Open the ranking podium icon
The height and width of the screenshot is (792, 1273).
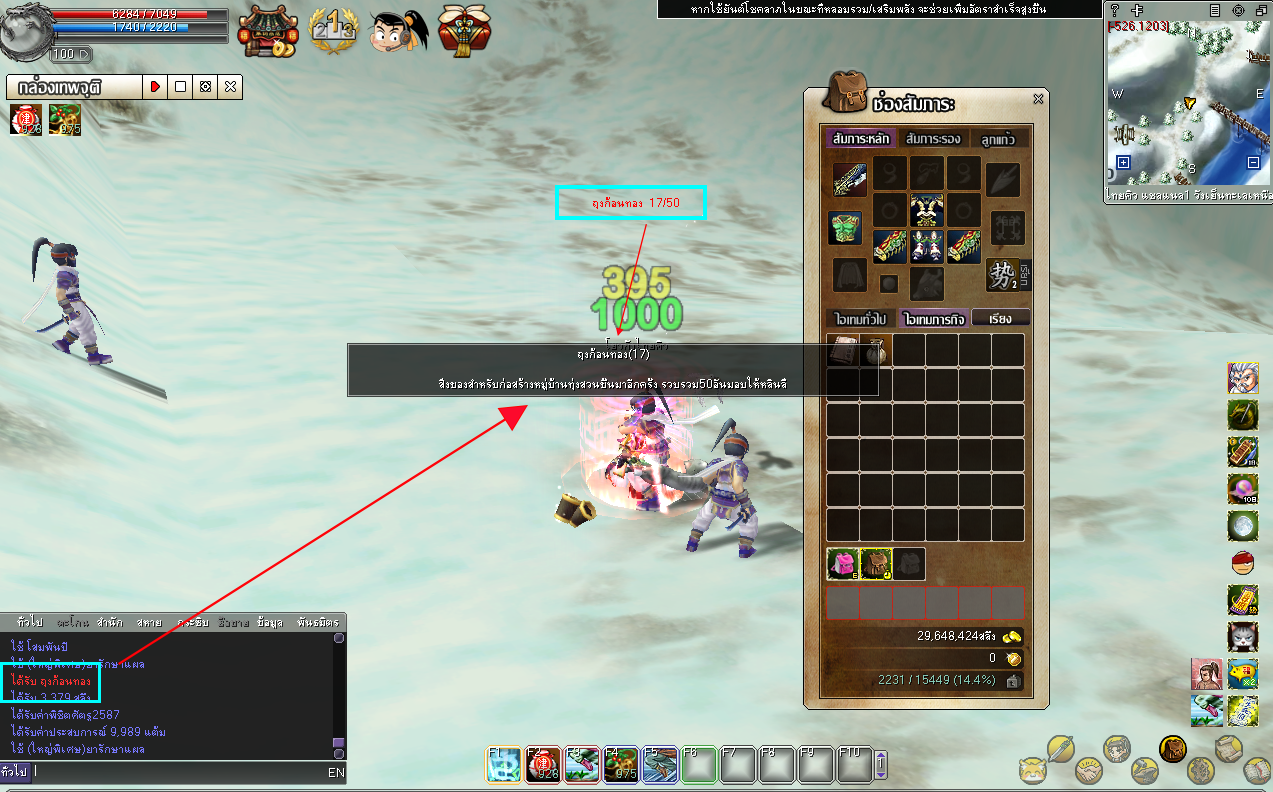pyautogui.click(x=332, y=32)
